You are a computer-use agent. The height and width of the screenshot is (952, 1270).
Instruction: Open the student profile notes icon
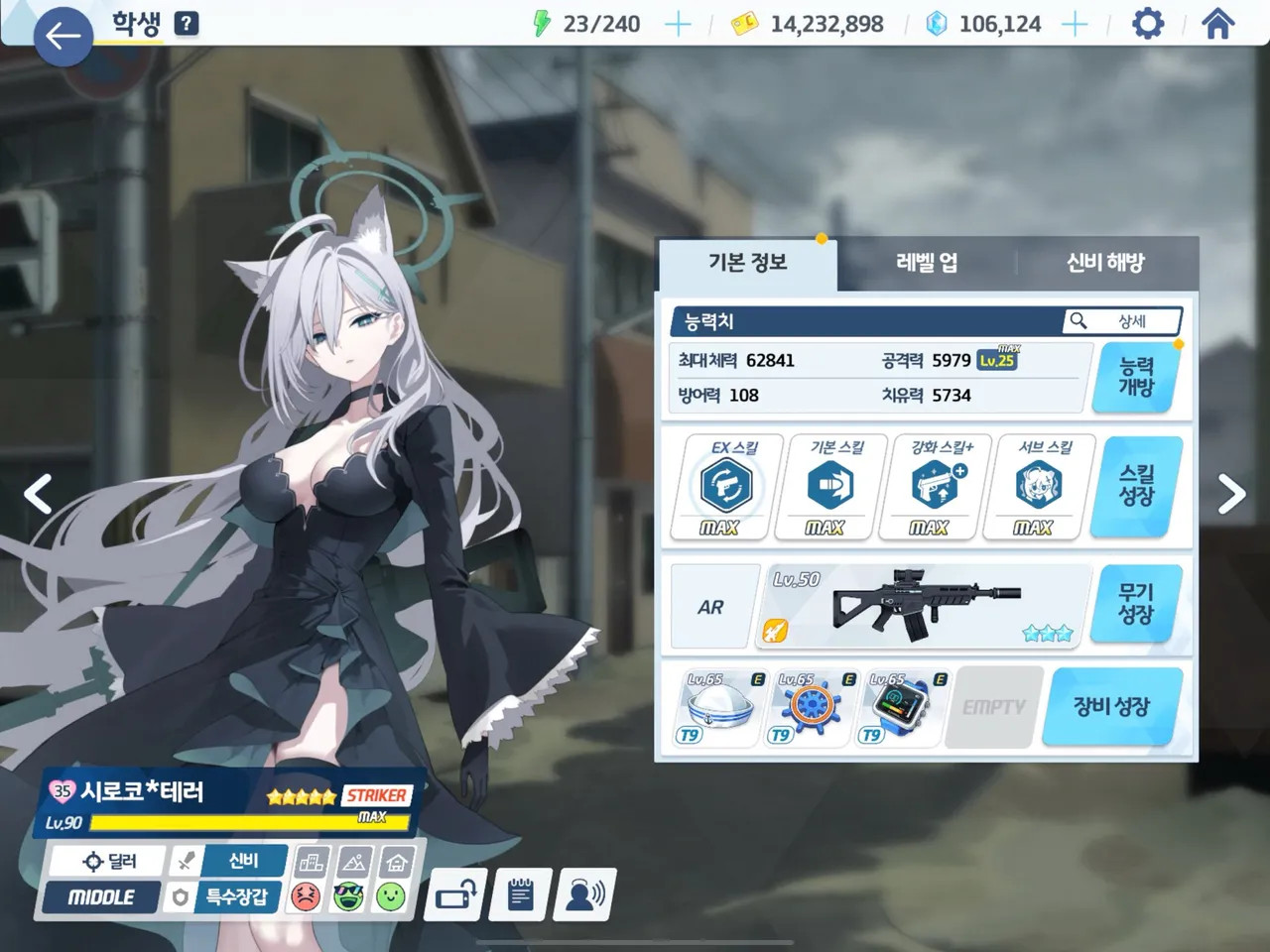(520, 895)
